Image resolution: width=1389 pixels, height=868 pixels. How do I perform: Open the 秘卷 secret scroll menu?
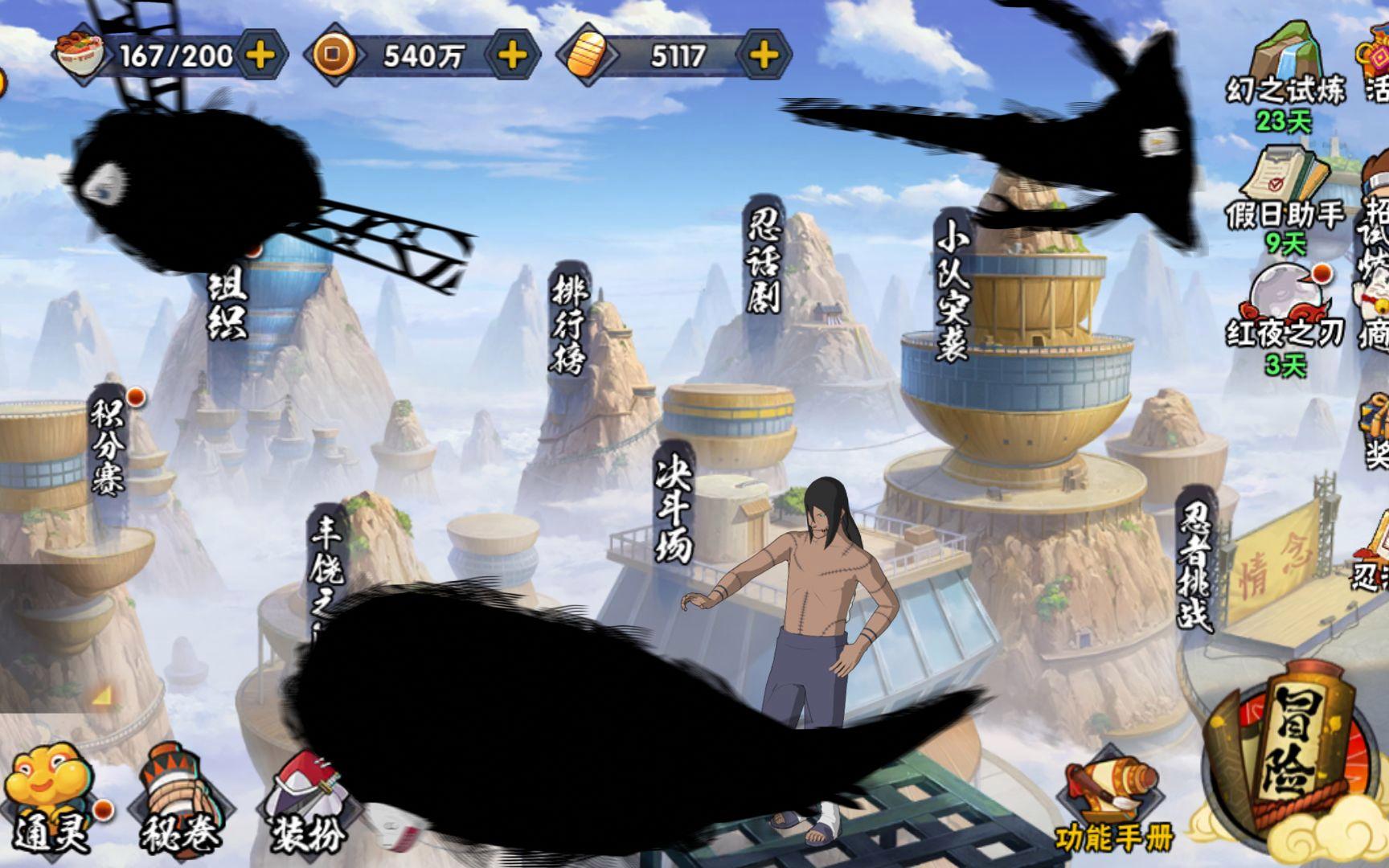pos(178,804)
